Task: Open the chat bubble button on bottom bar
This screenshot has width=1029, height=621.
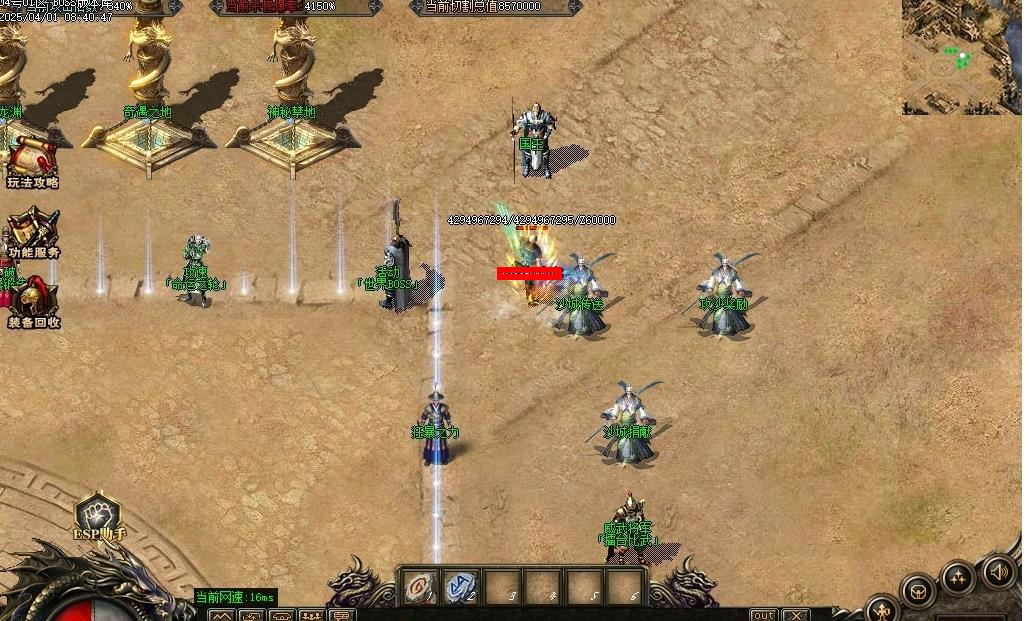Action: point(342,615)
